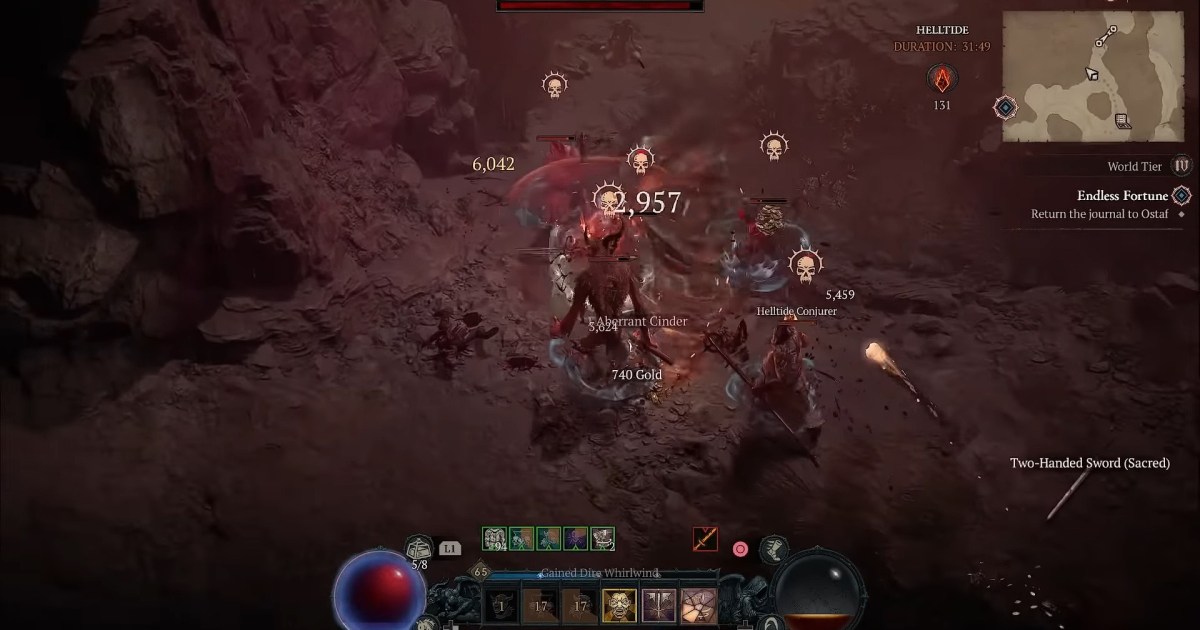Image resolution: width=1200 pixels, height=630 pixels.
Task: Open the minimap
Action: click(x=1093, y=76)
